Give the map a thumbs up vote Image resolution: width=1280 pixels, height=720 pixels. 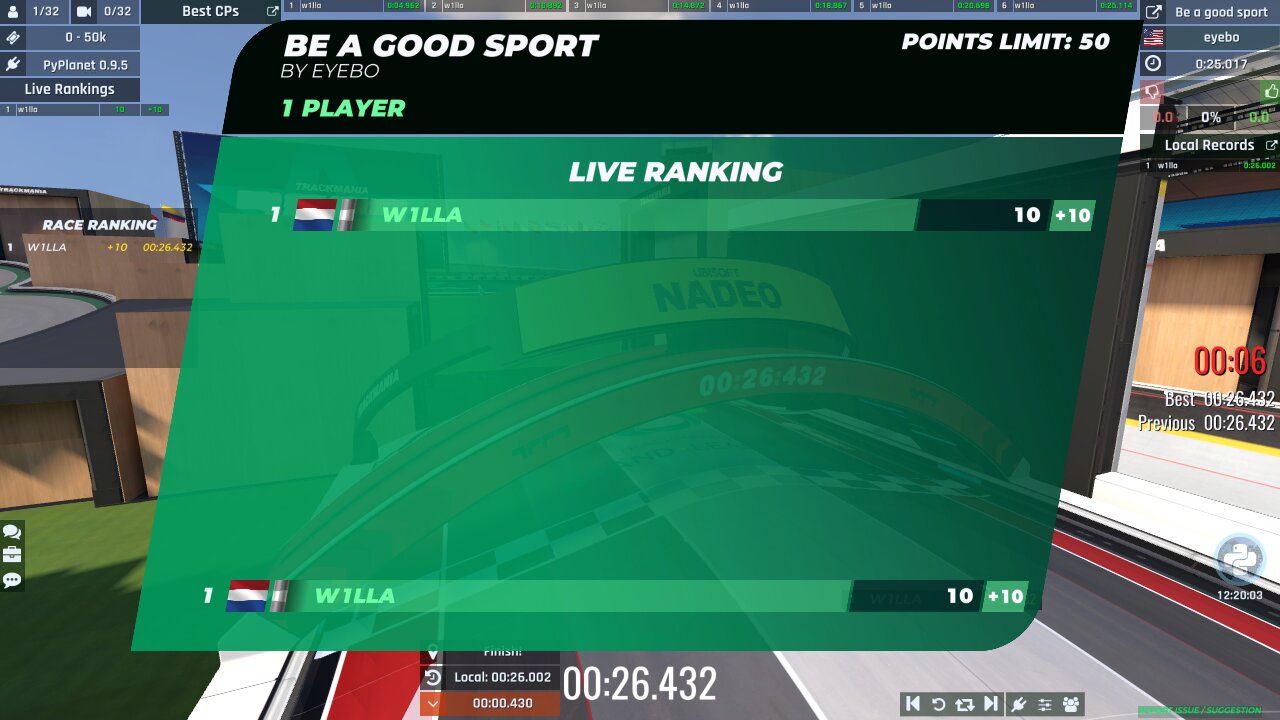[x=1270, y=91]
